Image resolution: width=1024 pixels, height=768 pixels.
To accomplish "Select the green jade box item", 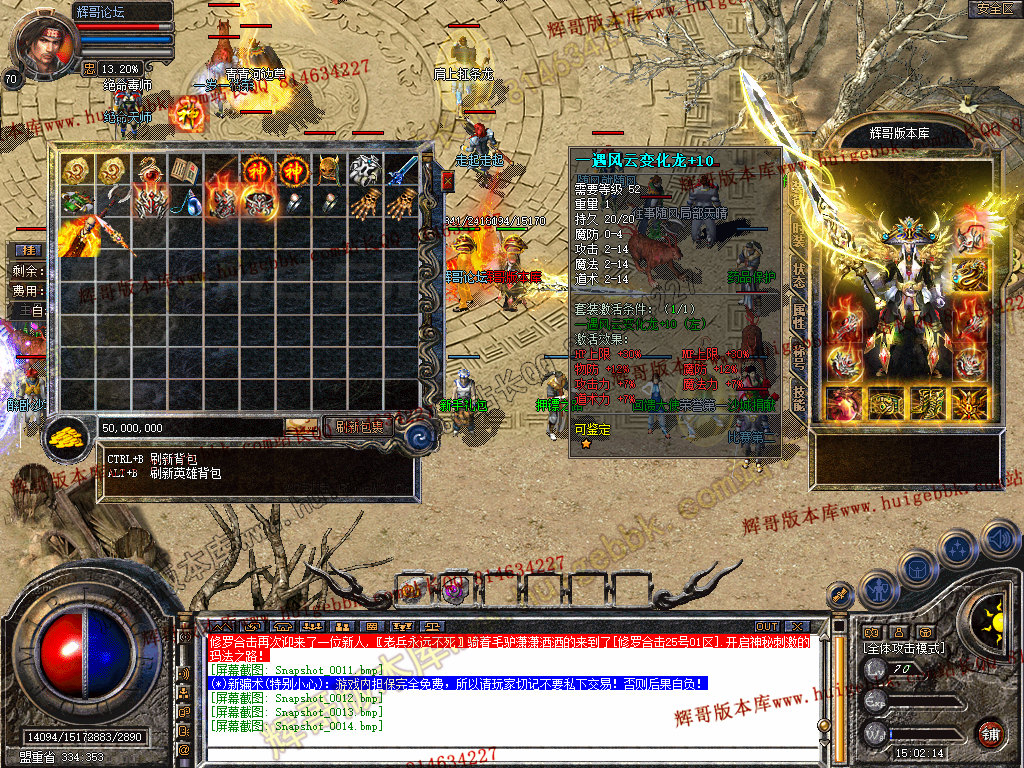I will pos(75,203).
